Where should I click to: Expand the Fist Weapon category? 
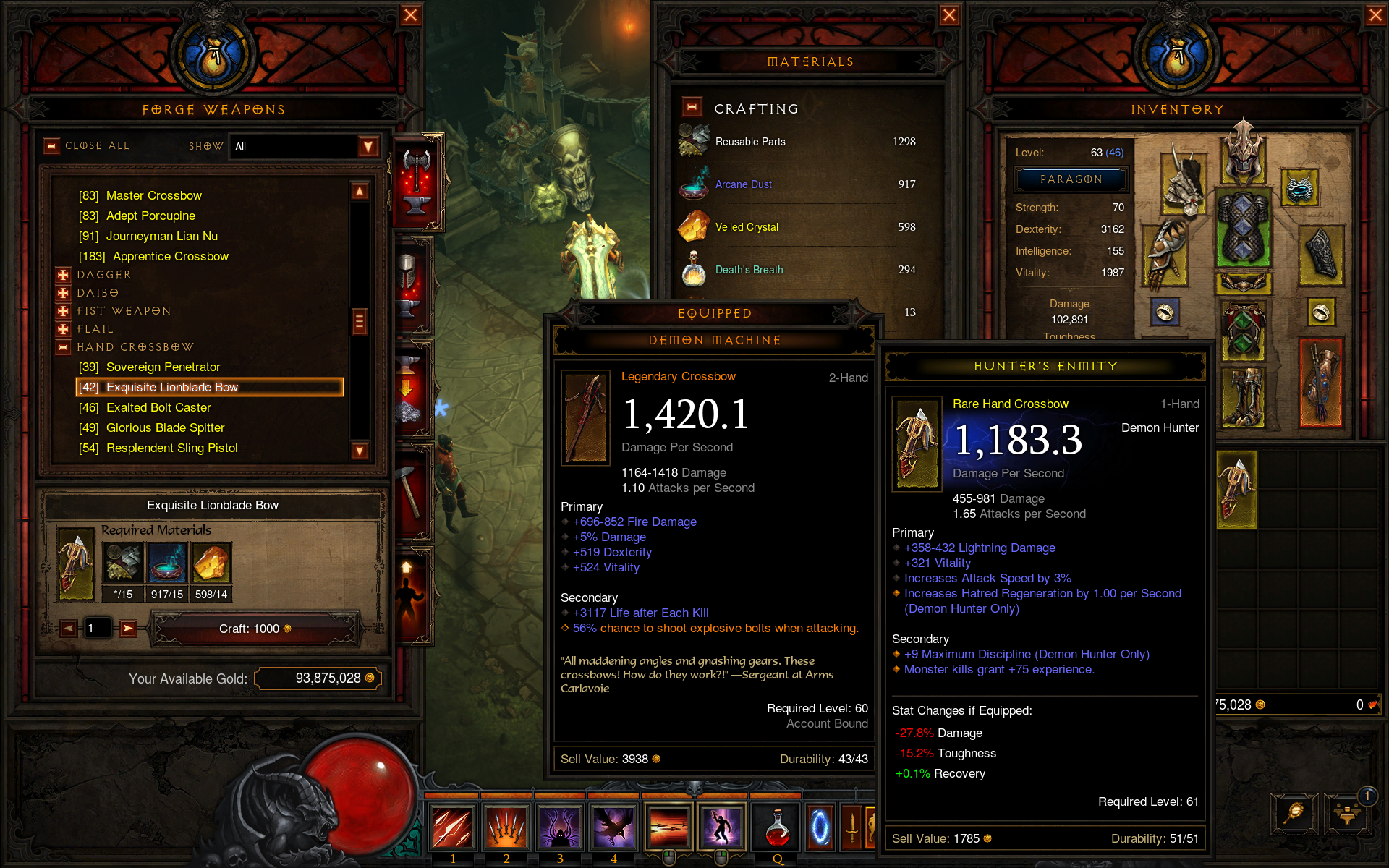(64, 311)
